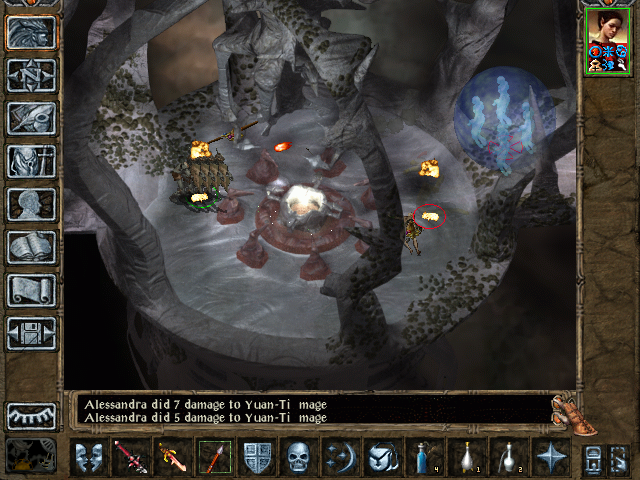Open the journal scroll button
Screen dimensions: 640x480
(x=31, y=290)
